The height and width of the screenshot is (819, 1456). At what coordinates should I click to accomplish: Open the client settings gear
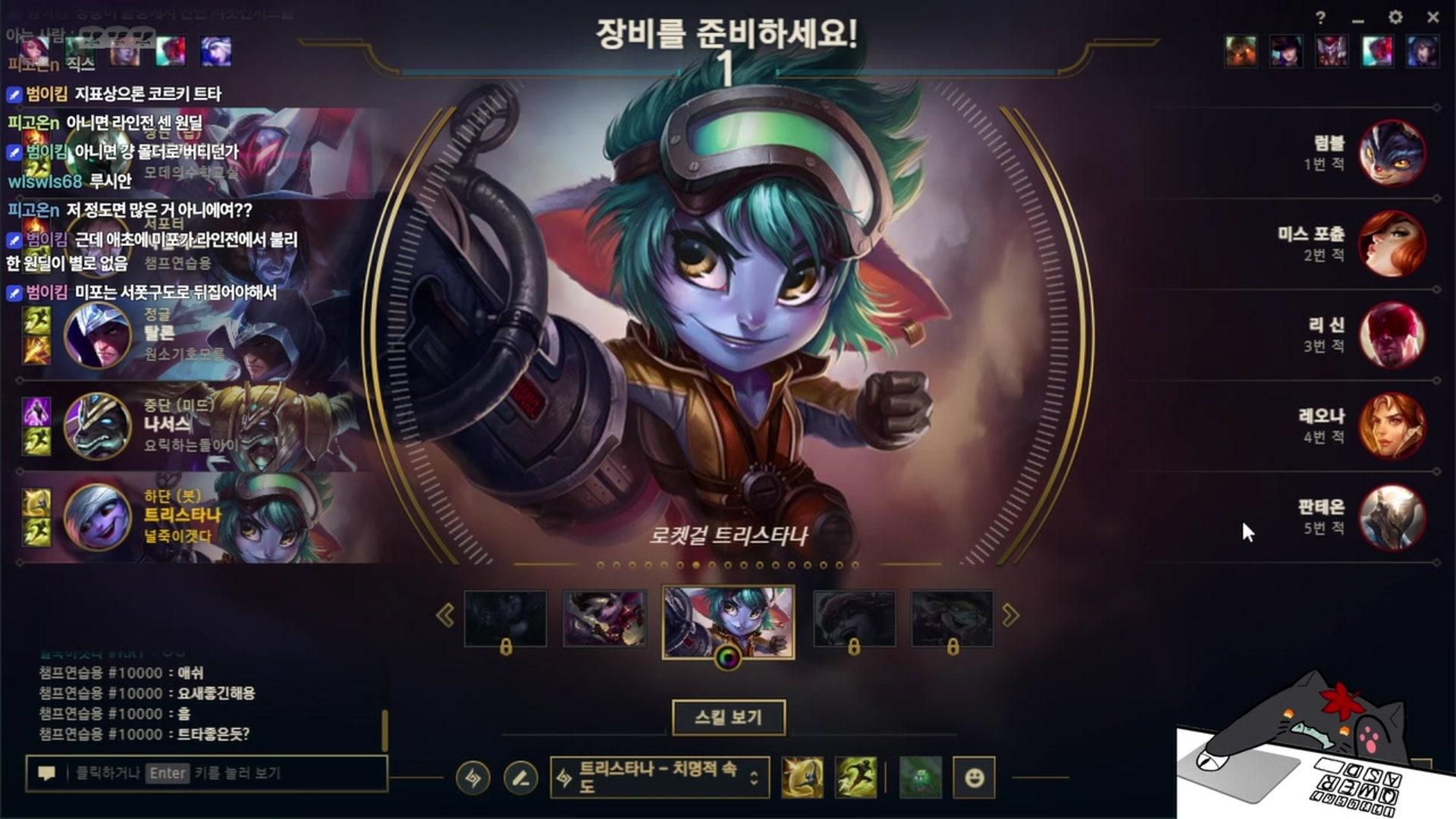(x=1395, y=17)
